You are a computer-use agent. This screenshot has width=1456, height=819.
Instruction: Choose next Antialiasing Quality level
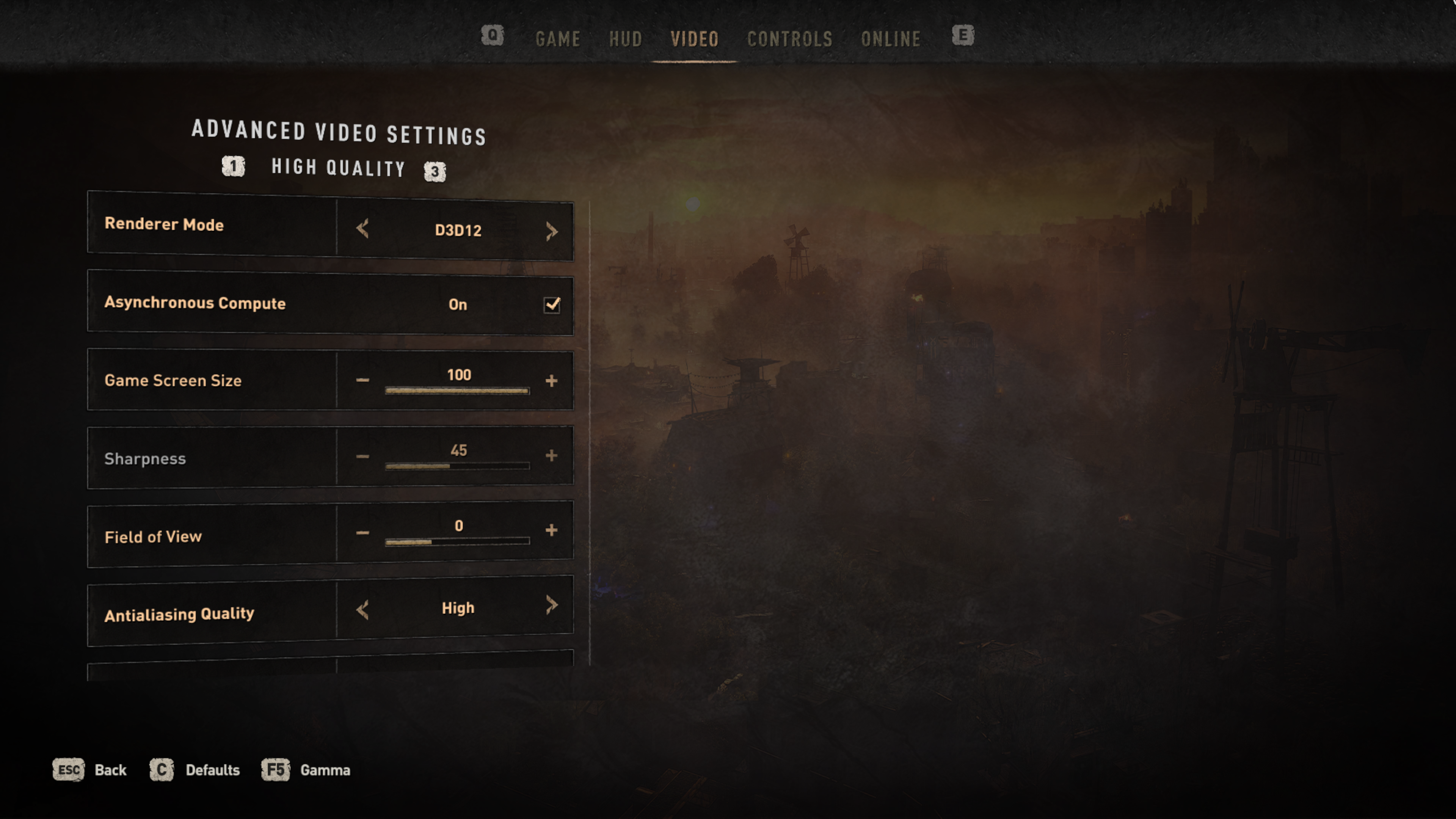coord(552,605)
